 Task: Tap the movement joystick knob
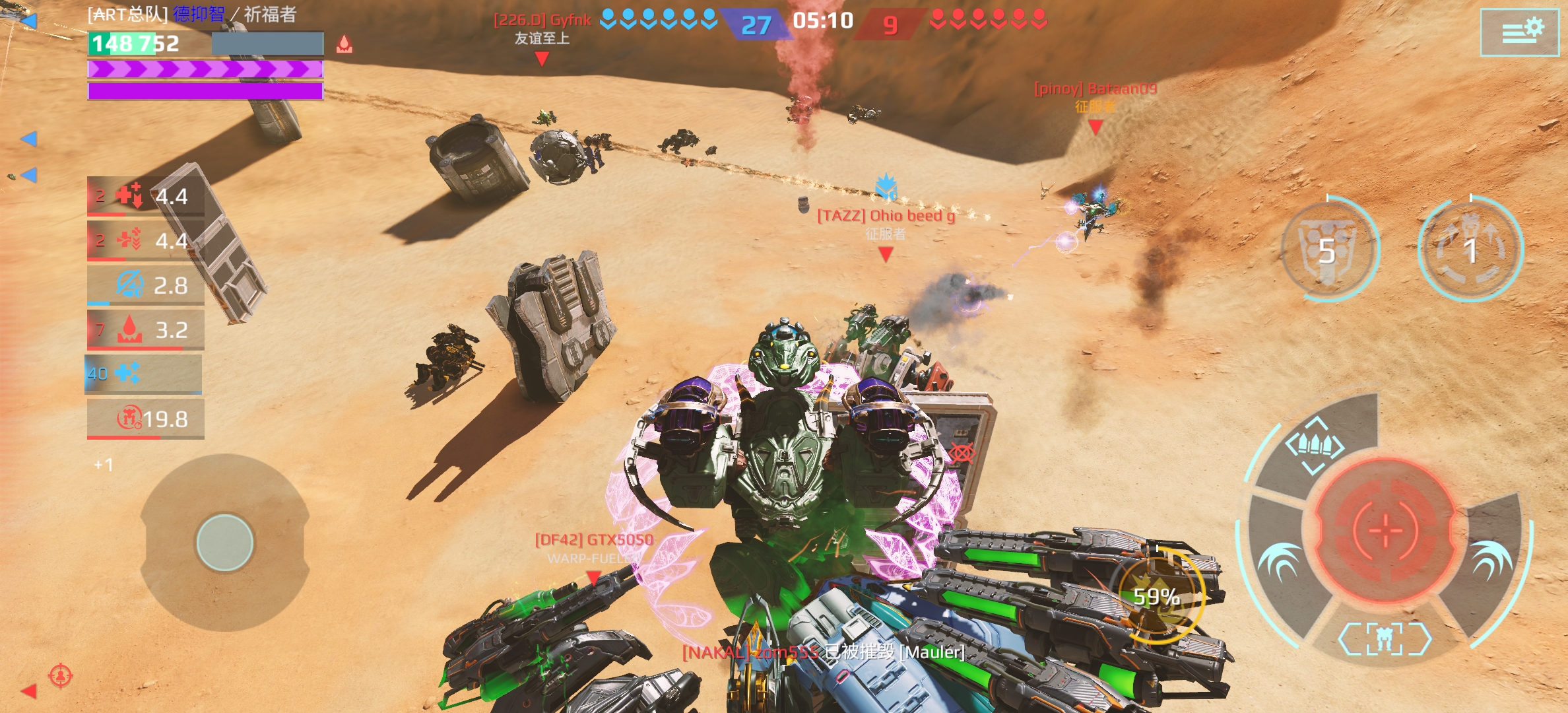point(225,542)
